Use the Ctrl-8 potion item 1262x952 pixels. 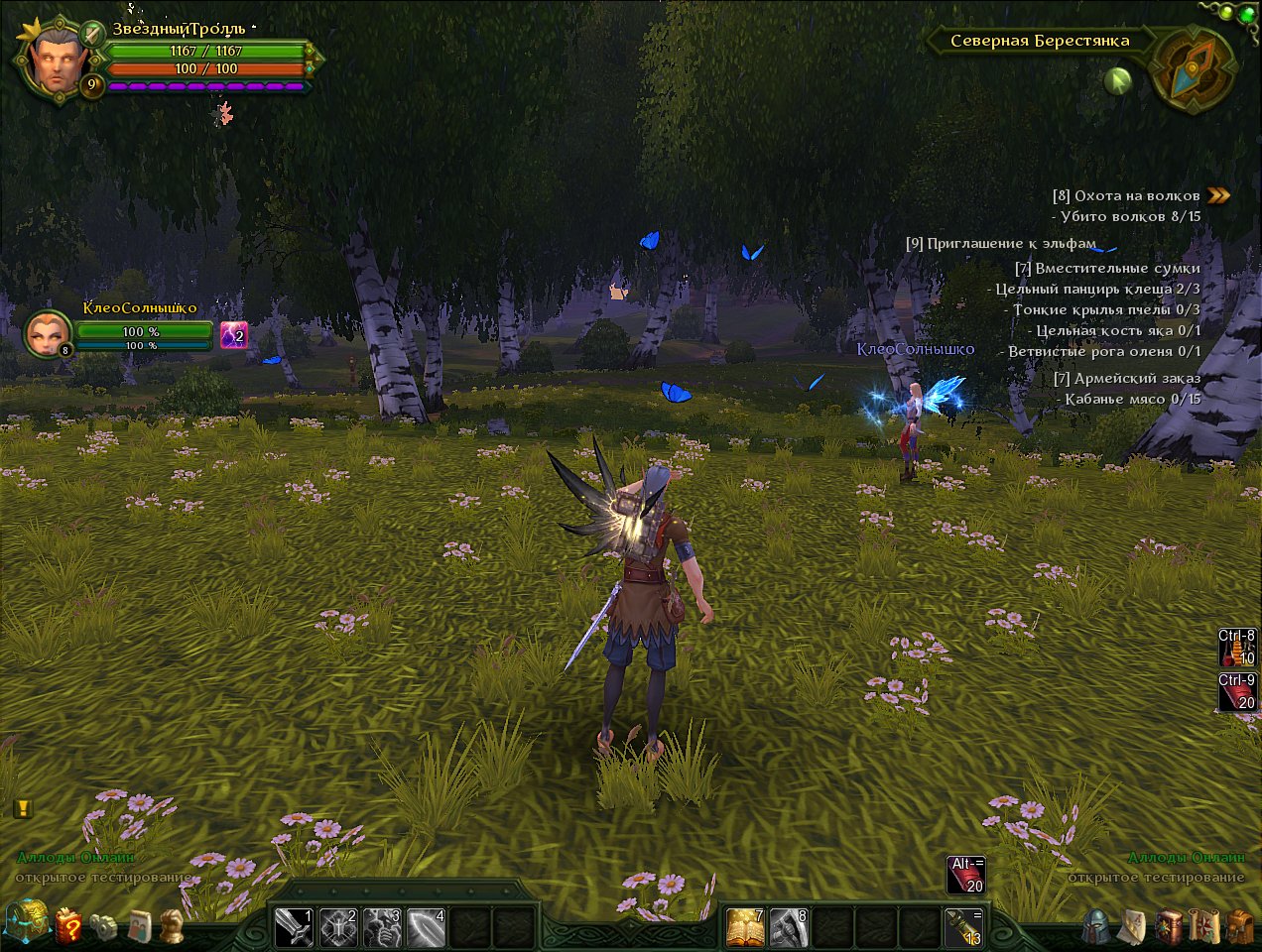(1237, 647)
